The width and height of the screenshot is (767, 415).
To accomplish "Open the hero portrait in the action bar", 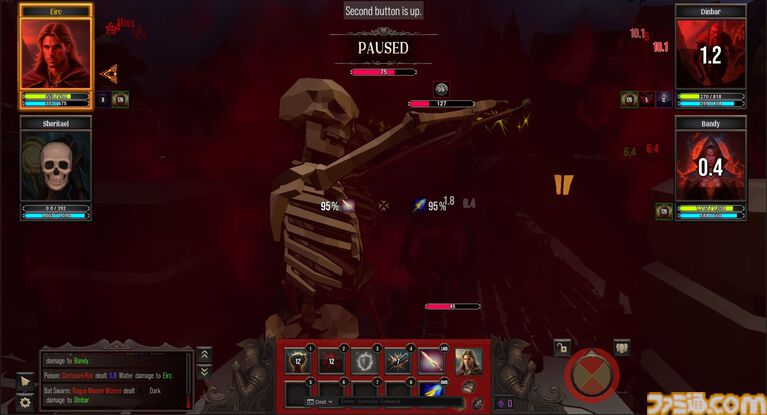I will [468, 360].
